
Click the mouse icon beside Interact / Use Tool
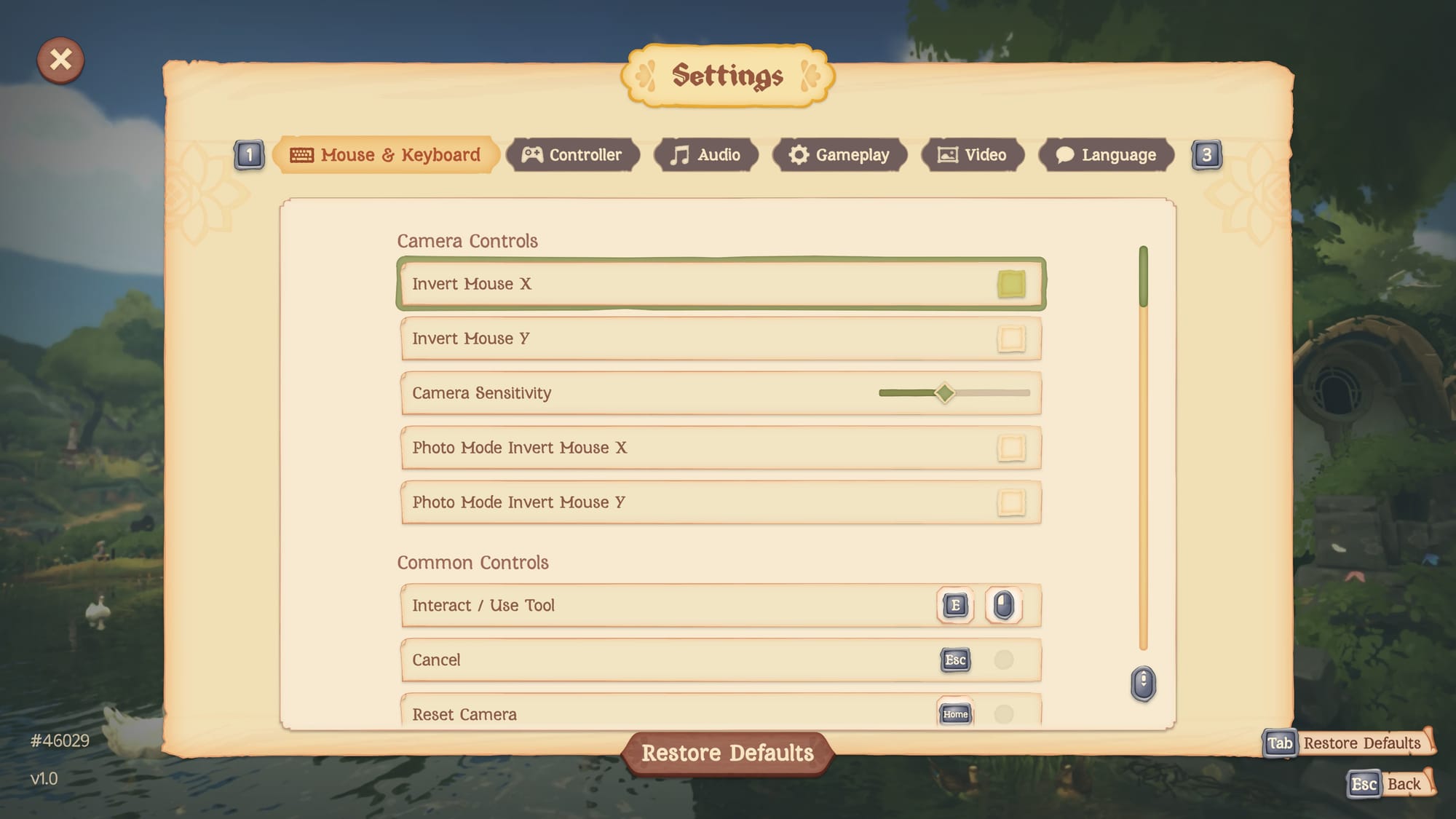[1005, 605]
